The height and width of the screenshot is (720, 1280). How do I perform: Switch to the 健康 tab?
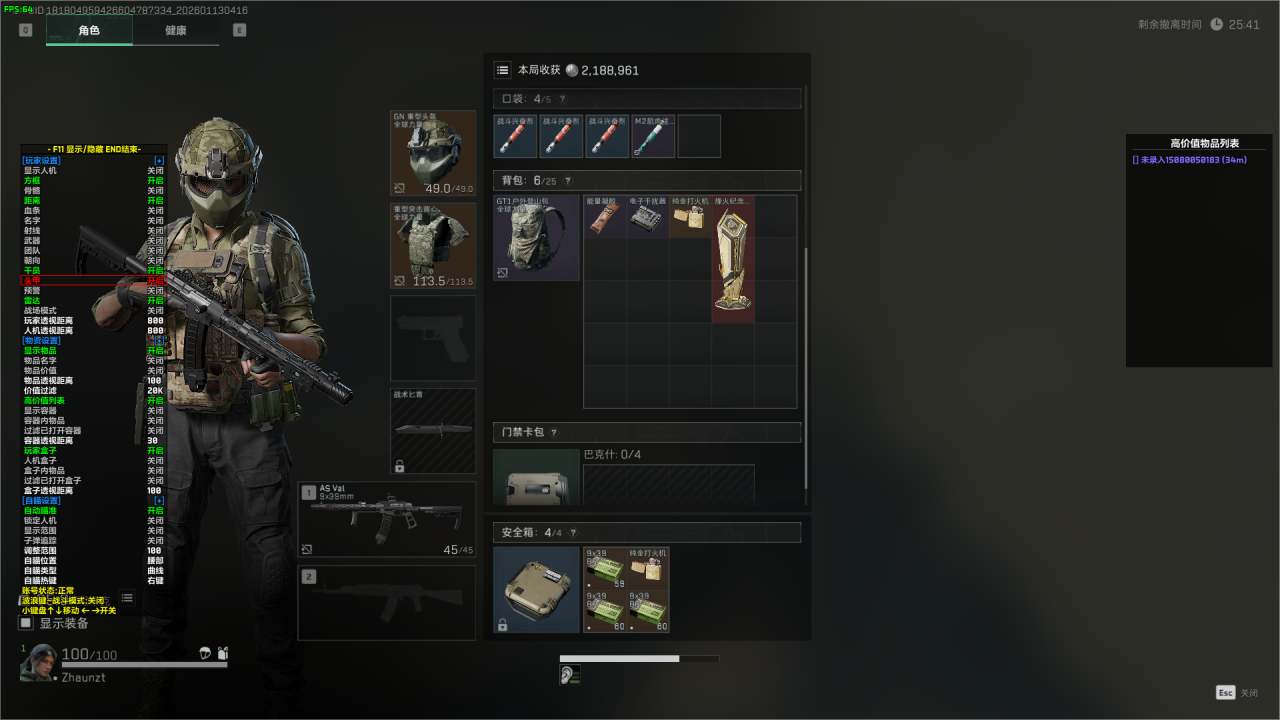point(175,30)
